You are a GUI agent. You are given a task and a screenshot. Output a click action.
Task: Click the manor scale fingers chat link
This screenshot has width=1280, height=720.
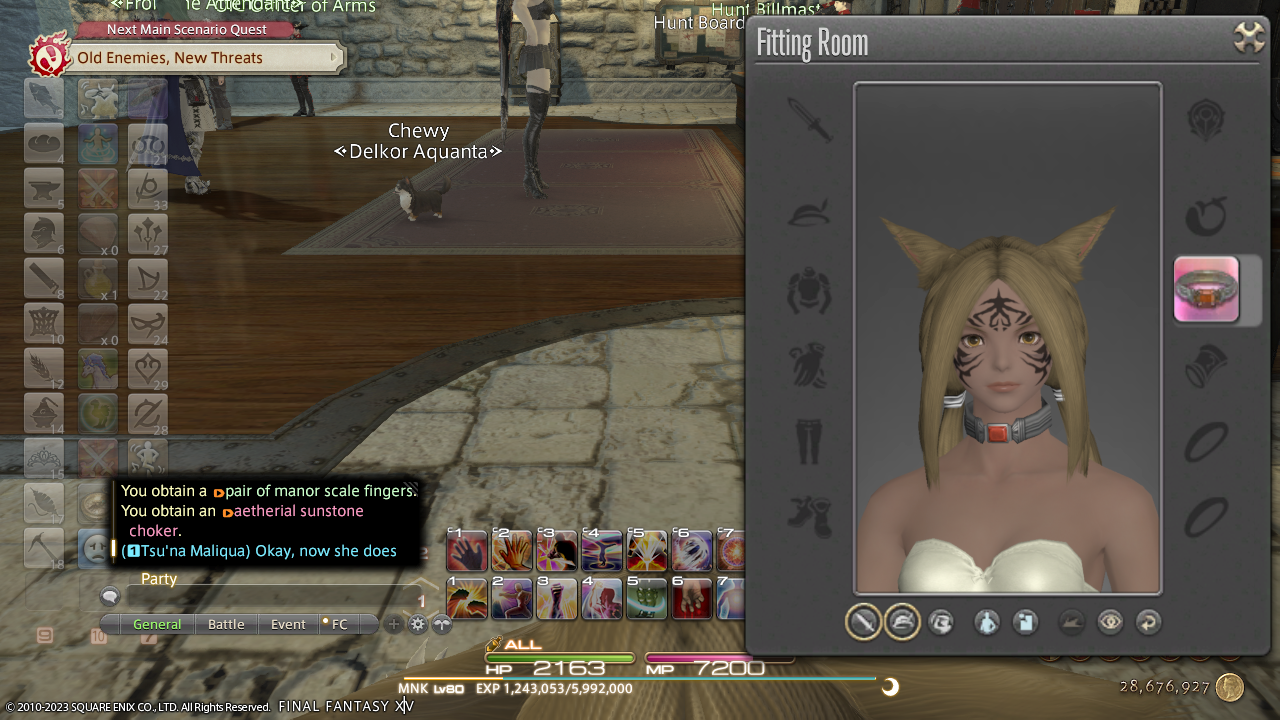pos(320,491)
